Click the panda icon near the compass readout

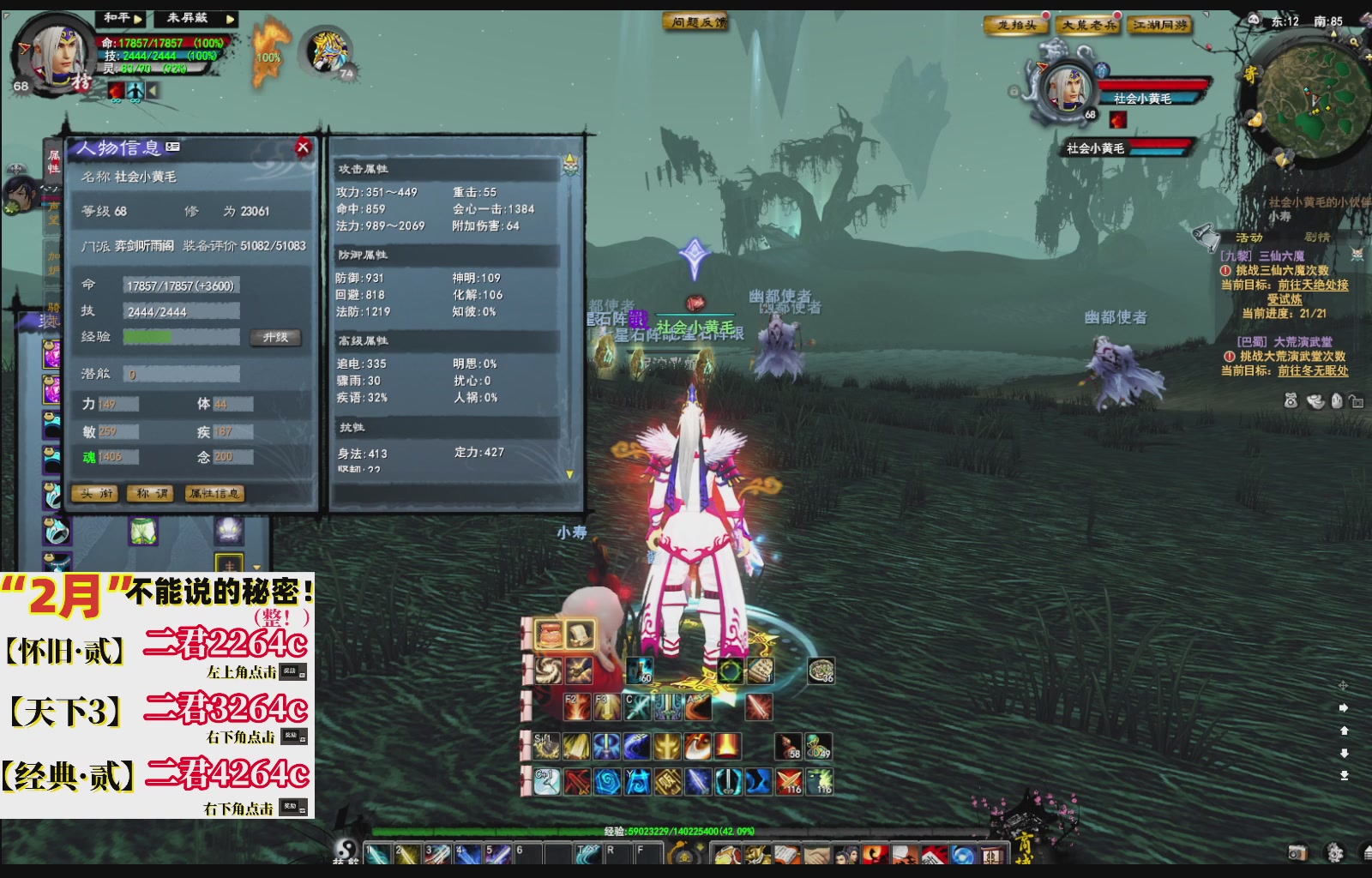tap(1255, 18)
